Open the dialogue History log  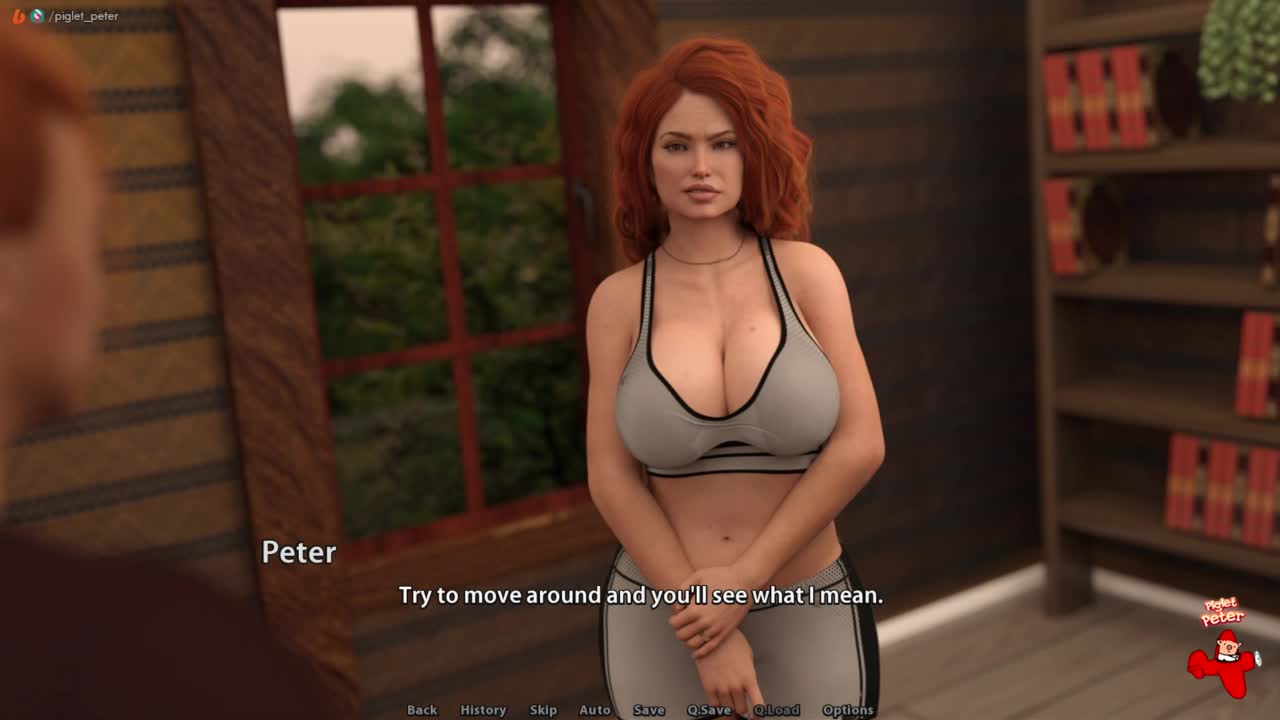pos(483,710)
